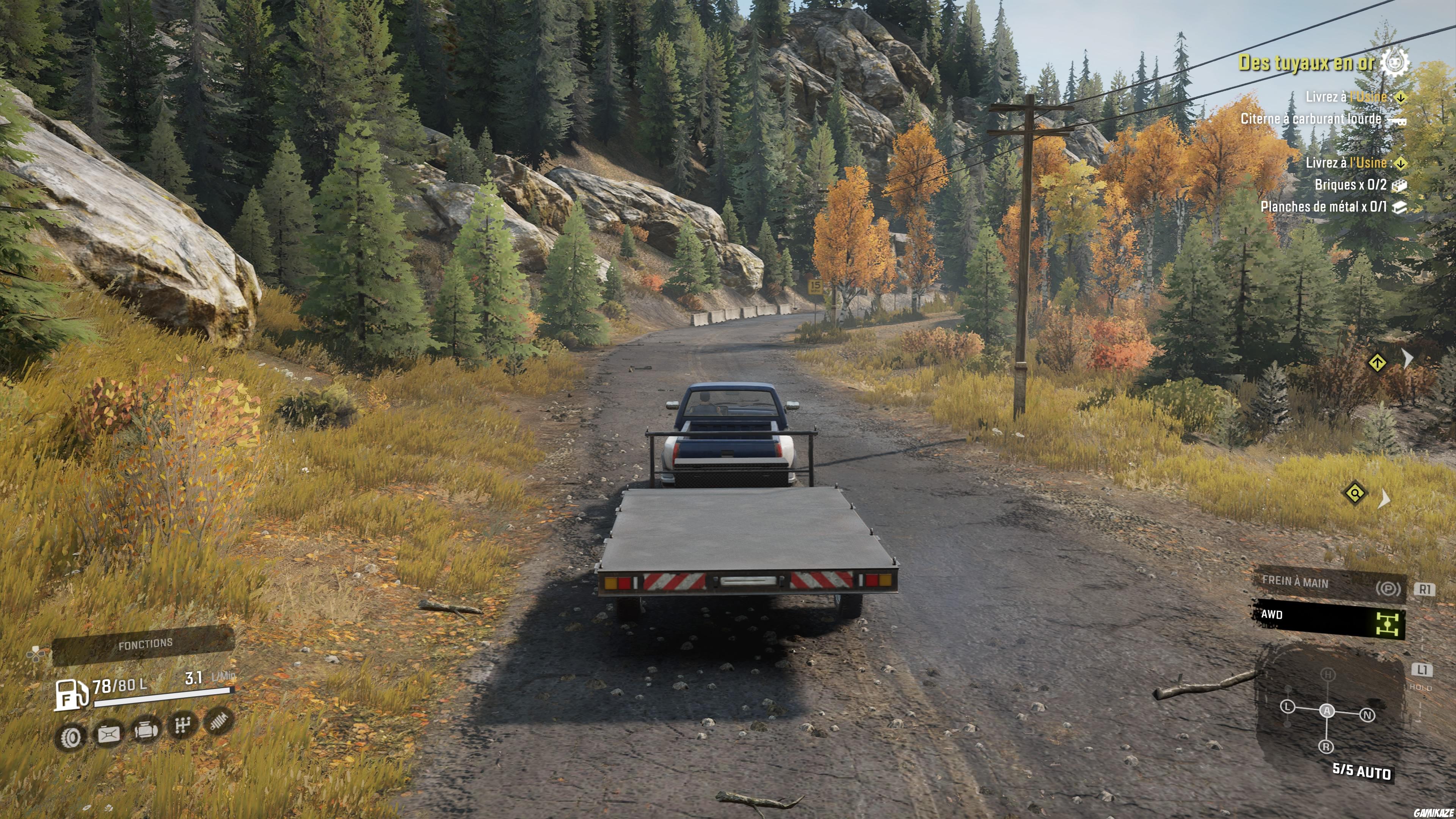The height and width of the screenshot is (819, 1456).
Task: Click the fuel pump icon
Action: click(x=71, y=695)
